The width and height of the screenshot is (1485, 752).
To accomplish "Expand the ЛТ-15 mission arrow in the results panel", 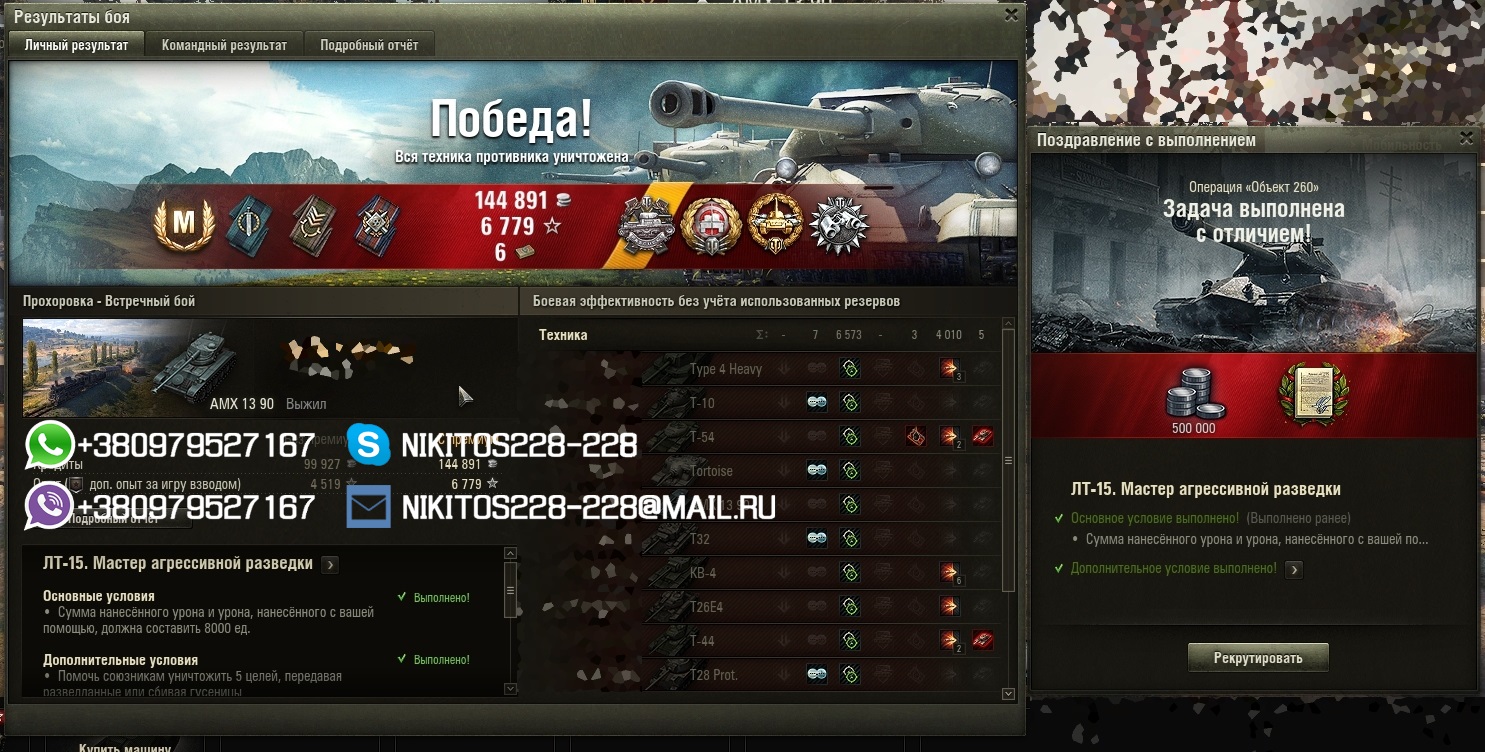I will tap(330, 565).
